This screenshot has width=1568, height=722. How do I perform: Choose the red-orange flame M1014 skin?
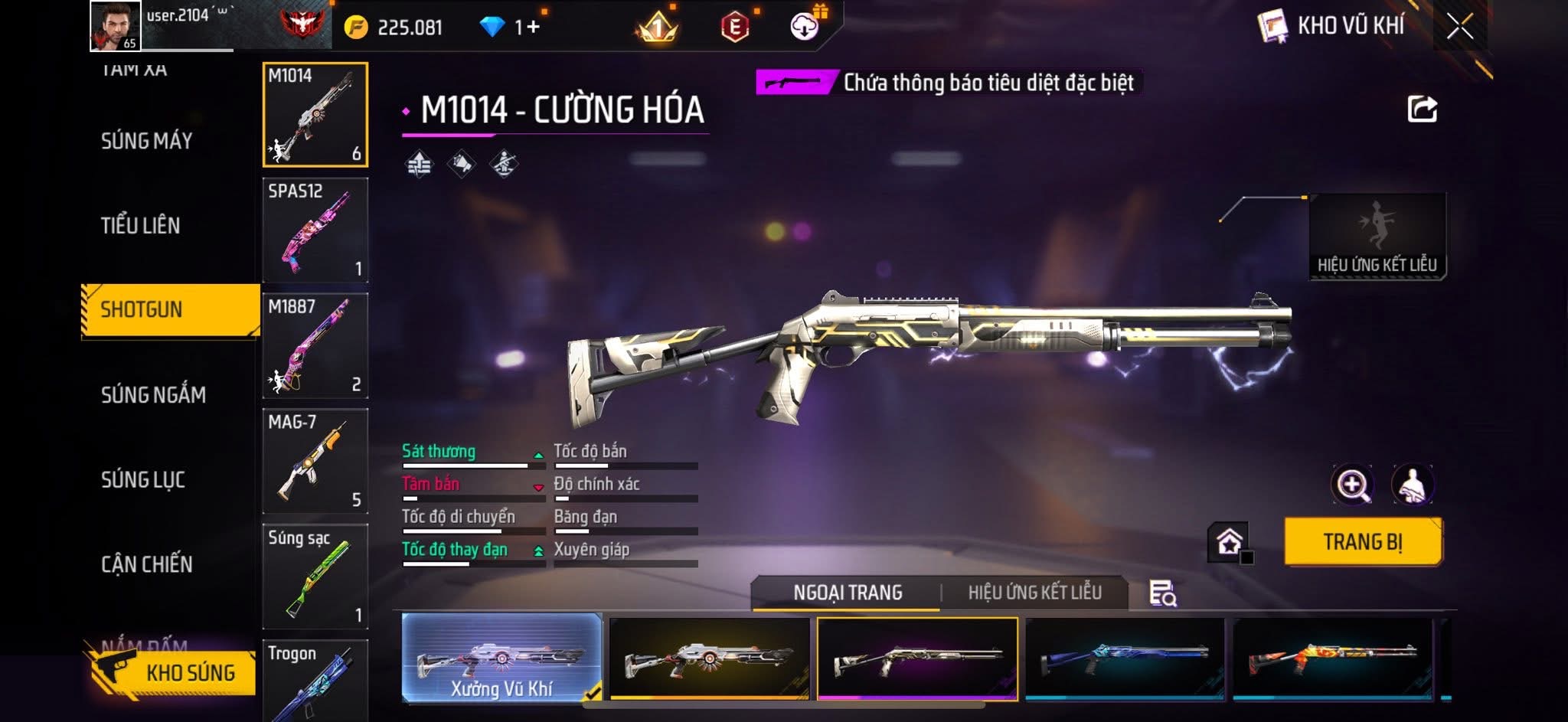[x=1332, y=658]
